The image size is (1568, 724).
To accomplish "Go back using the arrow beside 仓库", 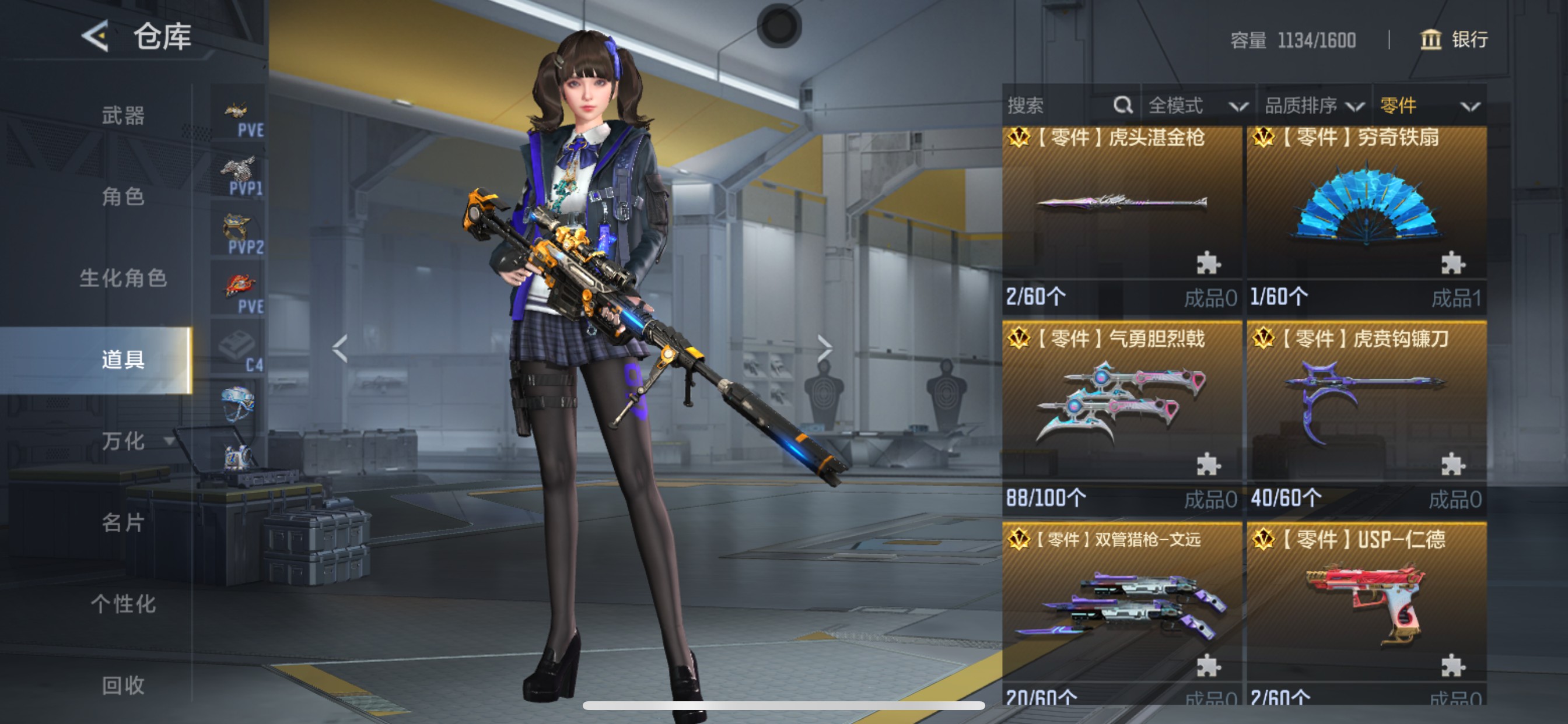I will 96,36.
